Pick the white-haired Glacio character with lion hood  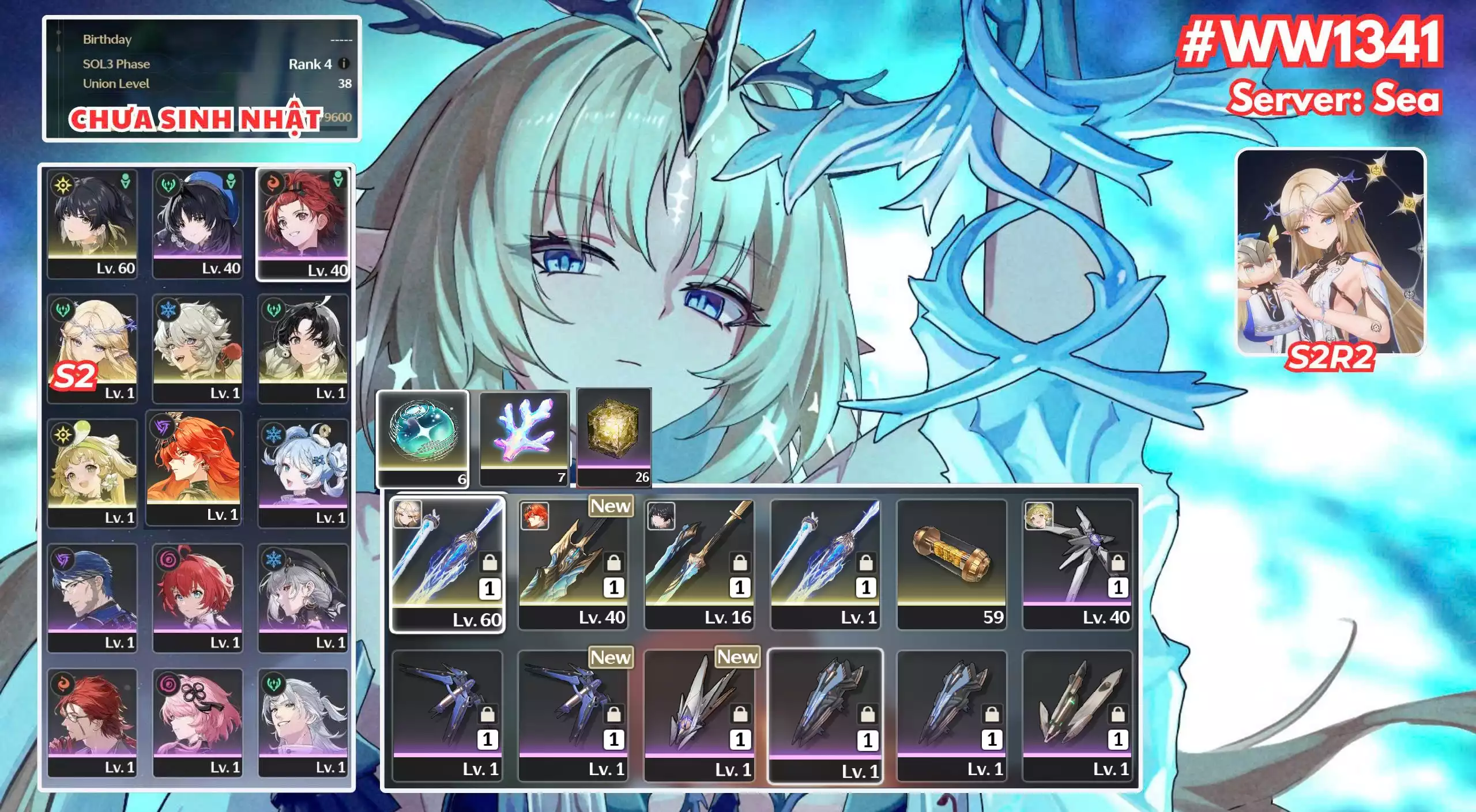click(x=198, y=348)
